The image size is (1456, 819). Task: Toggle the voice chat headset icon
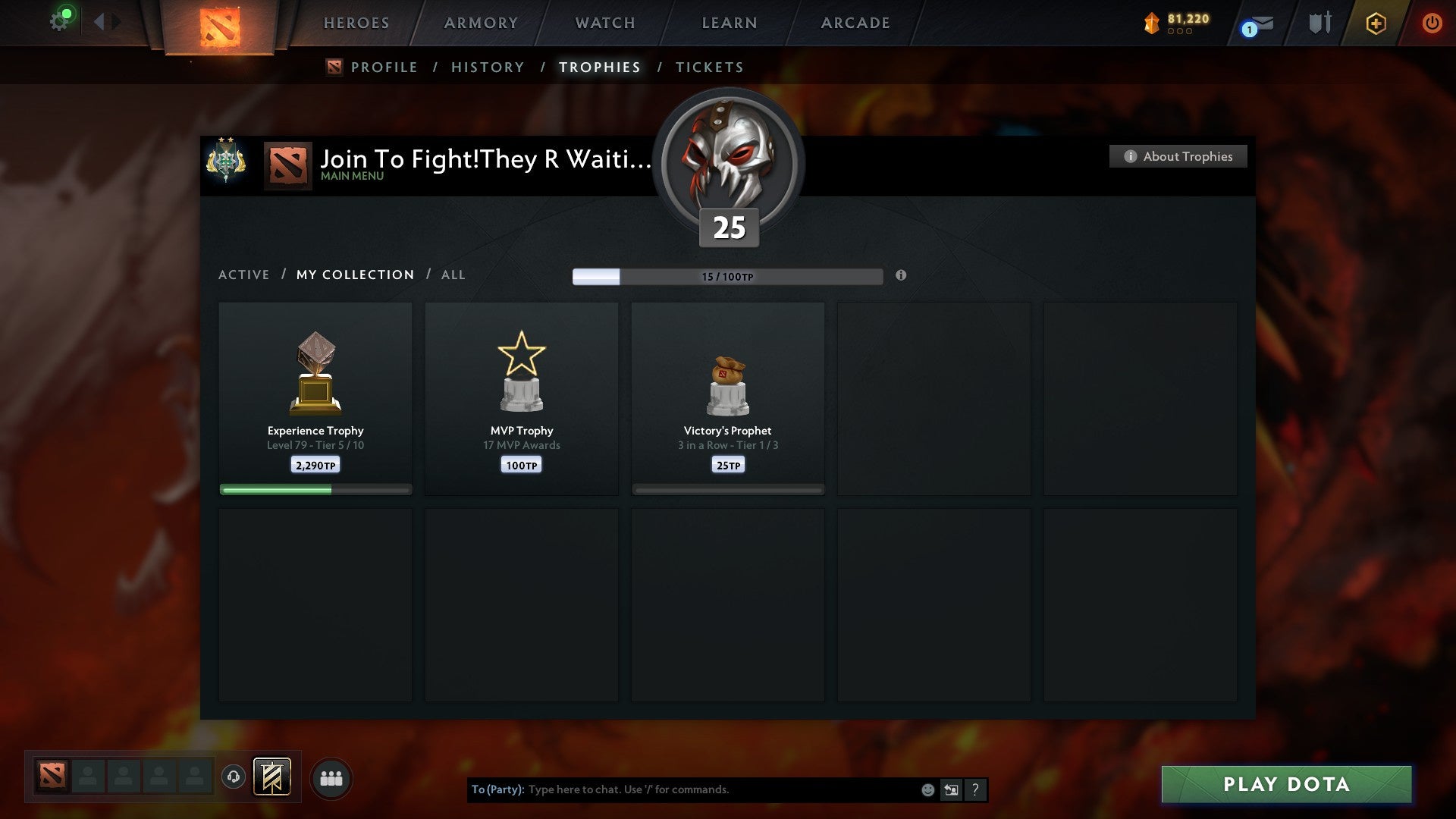tap(233, 777)
